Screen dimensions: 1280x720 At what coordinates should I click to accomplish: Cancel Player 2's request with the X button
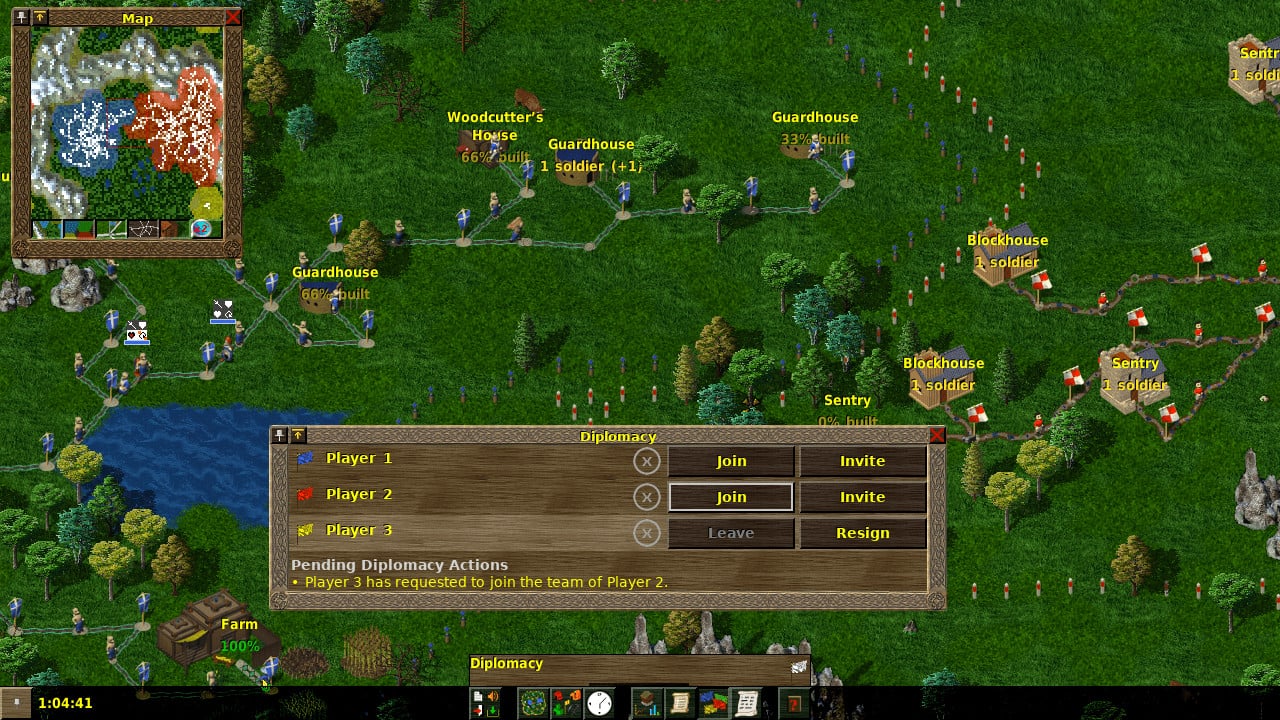[648, 497]
